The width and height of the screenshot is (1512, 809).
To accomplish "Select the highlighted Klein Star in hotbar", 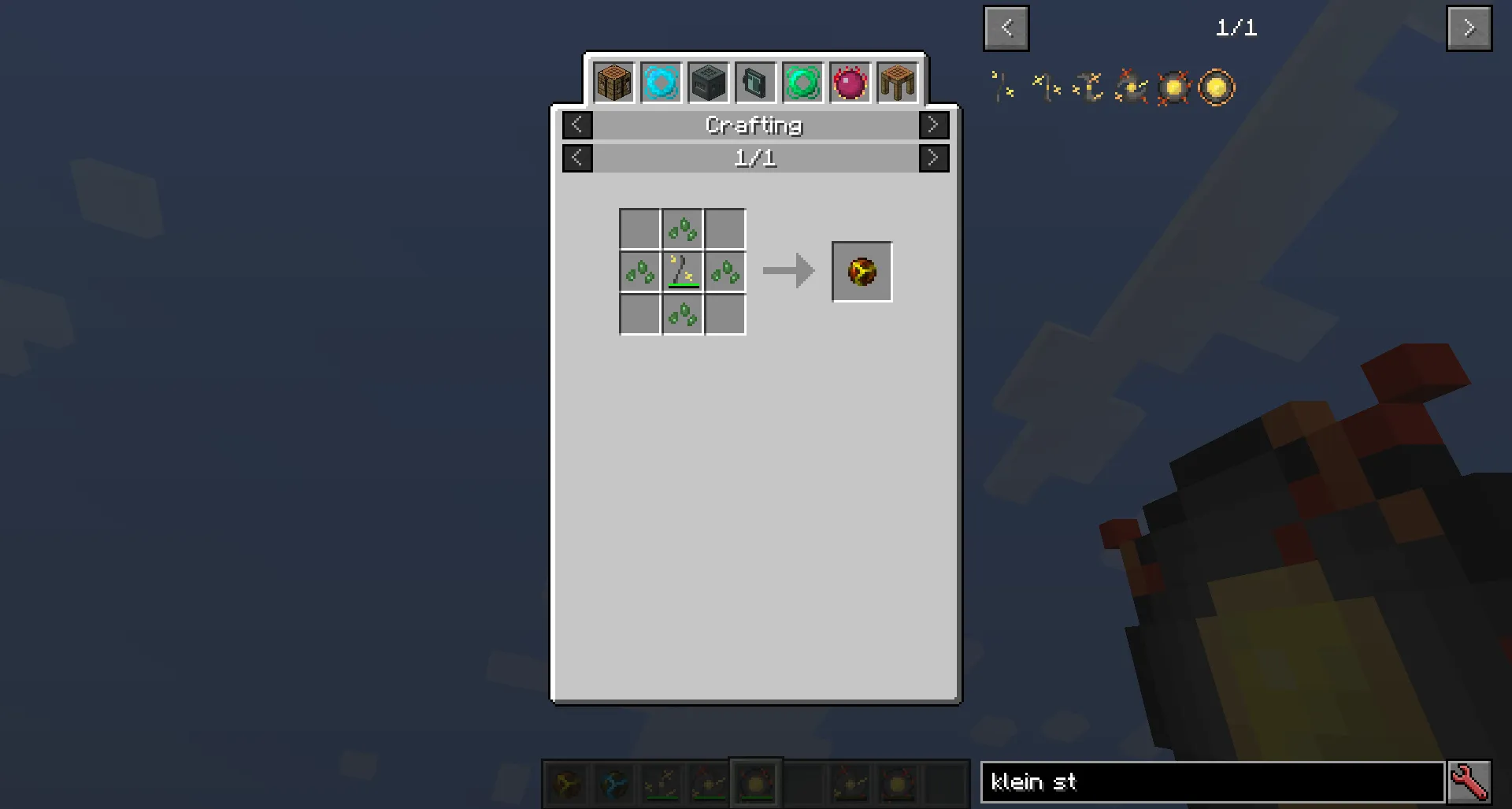I will tap(754, 782).
